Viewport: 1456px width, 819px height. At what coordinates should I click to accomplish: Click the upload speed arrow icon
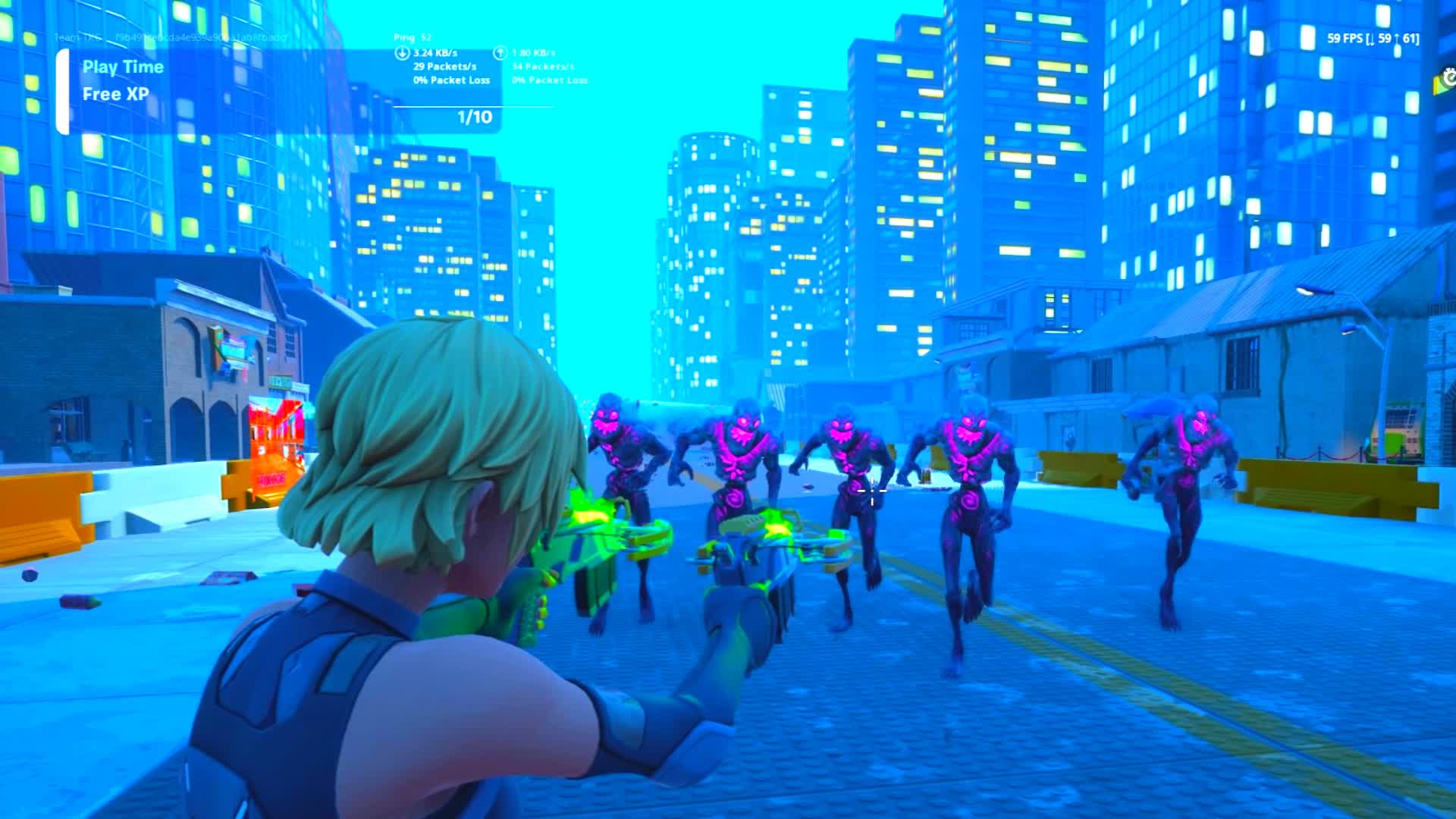point(500,53)
